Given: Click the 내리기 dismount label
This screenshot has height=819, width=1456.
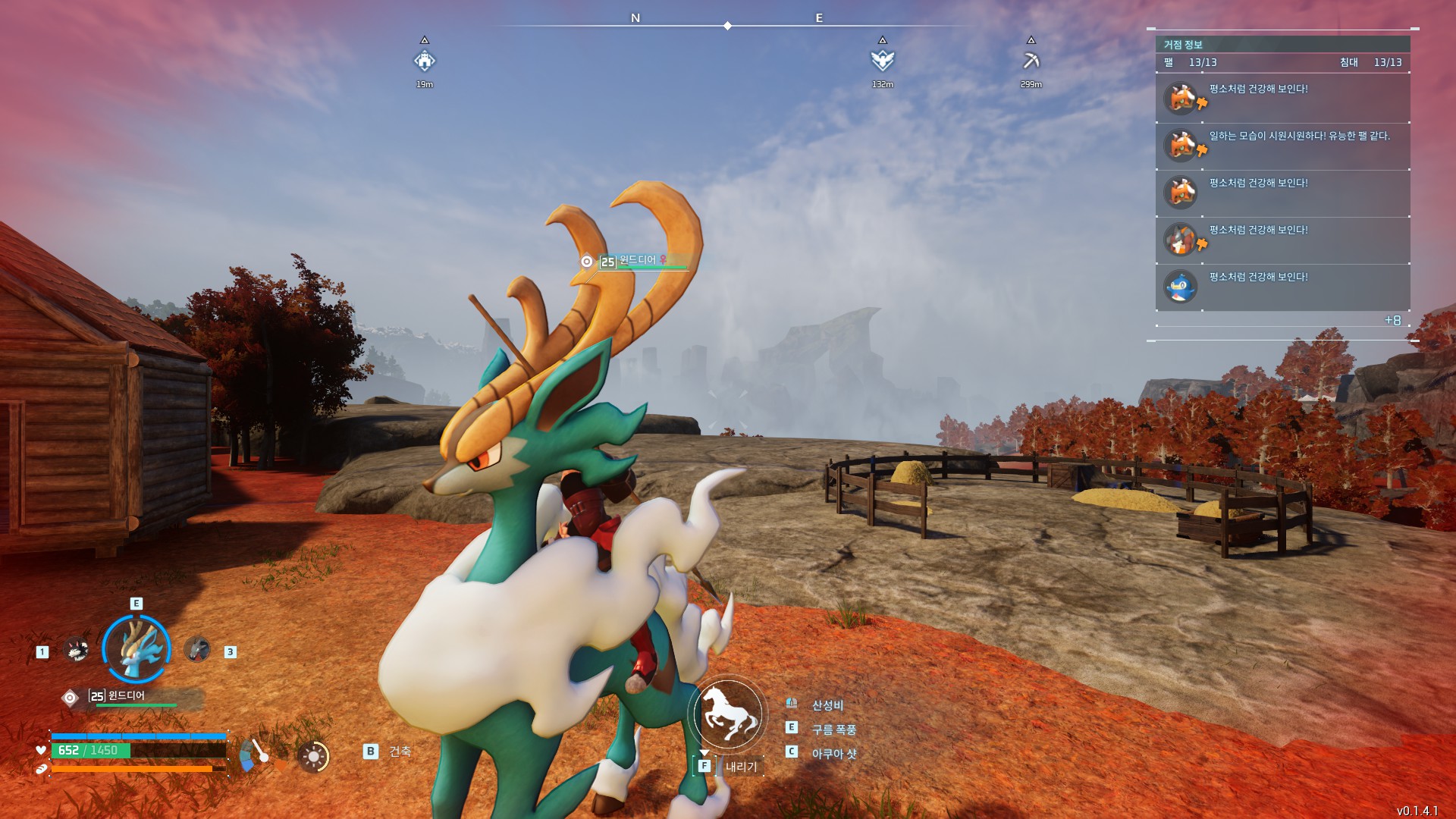Looking at the screenshot, I should 741,767.
